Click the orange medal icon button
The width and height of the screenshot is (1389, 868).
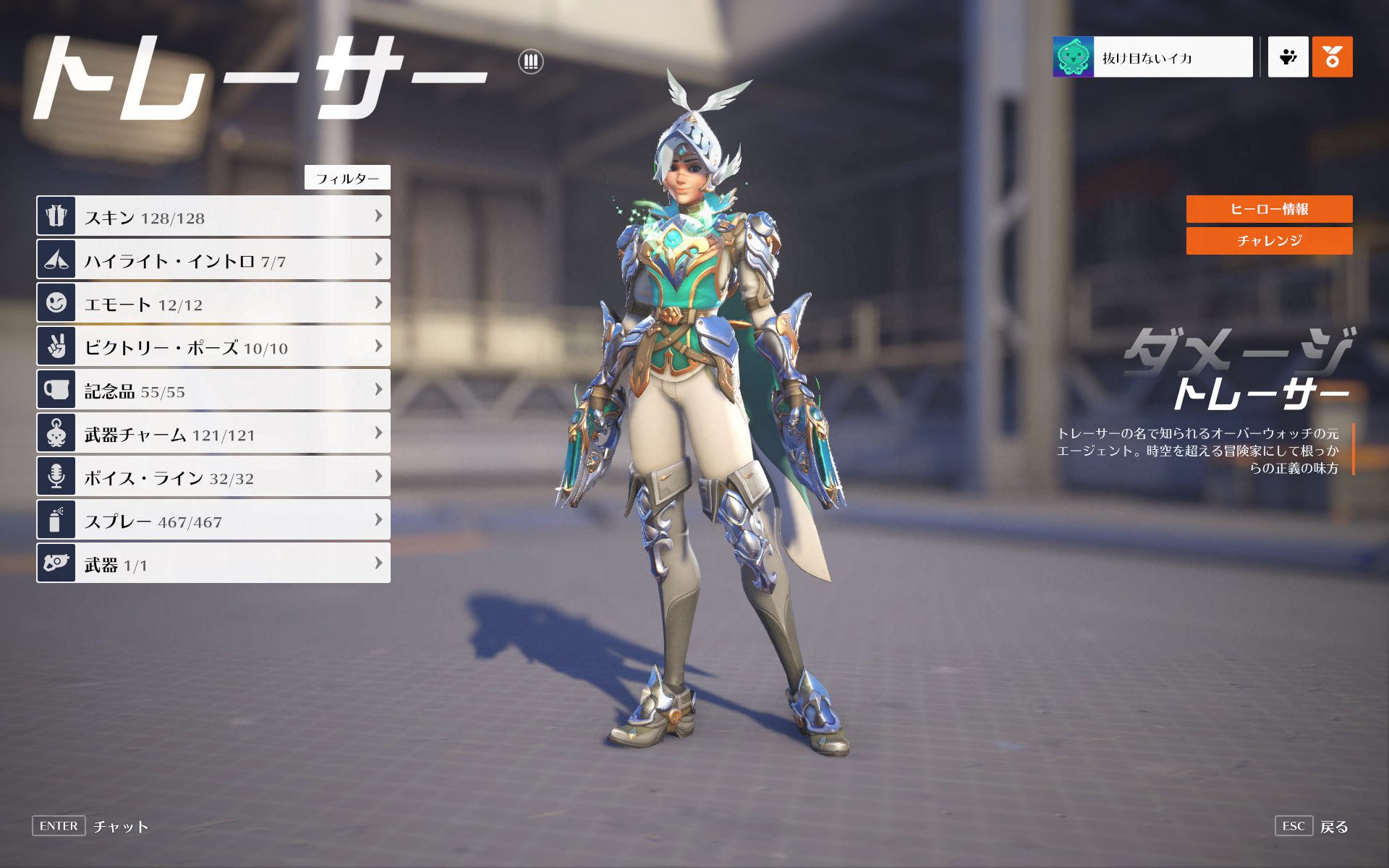[1332, 57]
